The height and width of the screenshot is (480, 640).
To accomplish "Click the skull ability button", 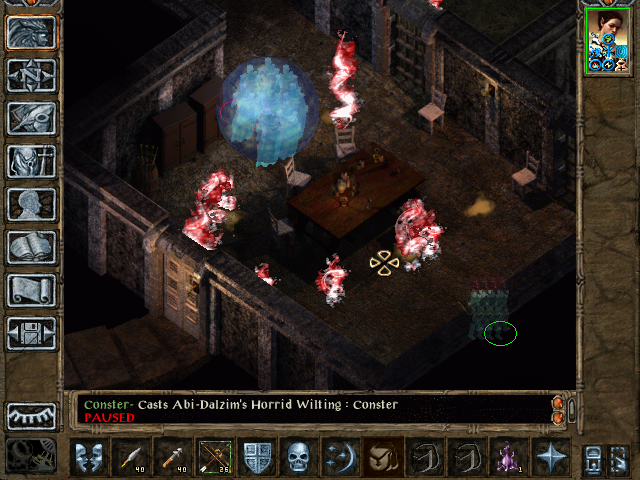I will pos(299,457).
